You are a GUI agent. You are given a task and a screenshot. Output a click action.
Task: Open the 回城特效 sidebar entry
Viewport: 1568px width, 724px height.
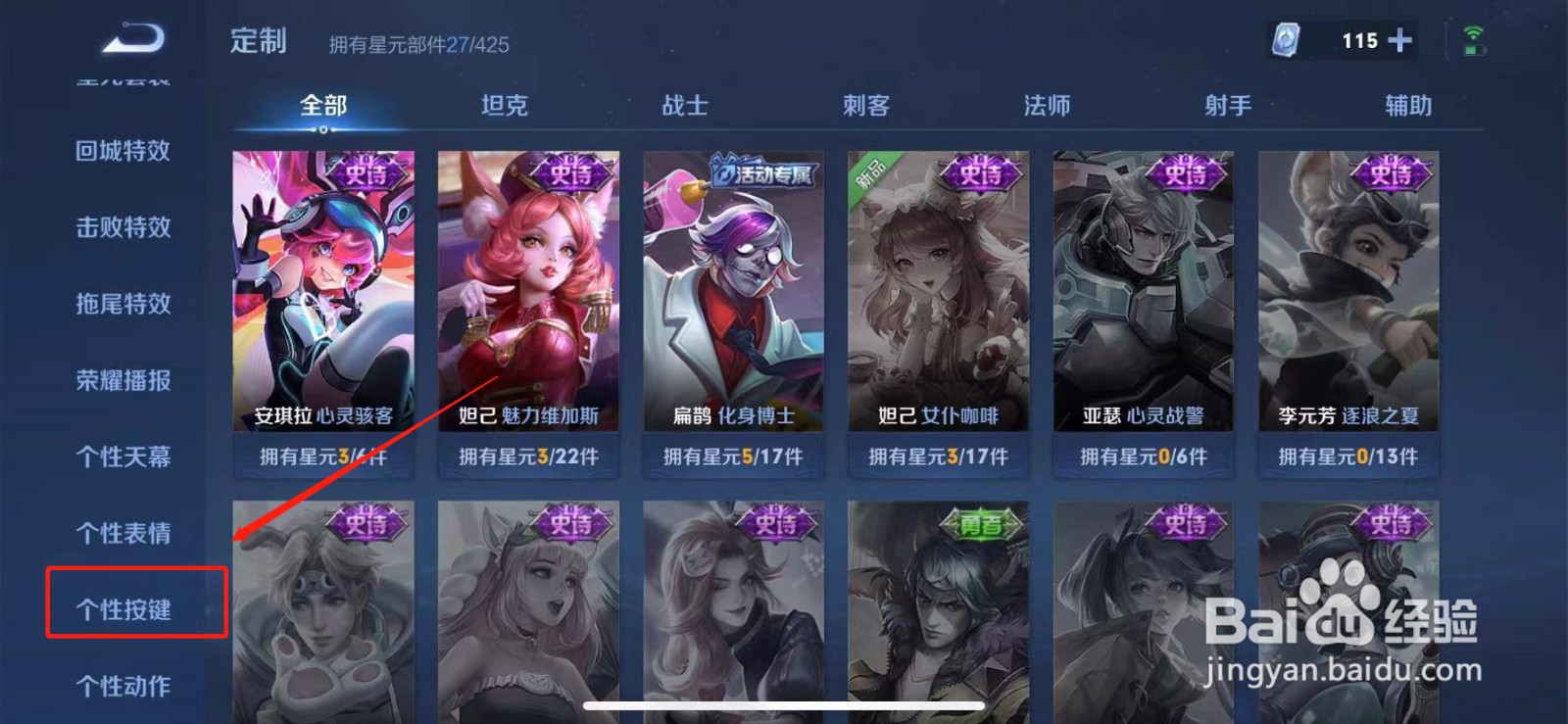click(x=122, y=152)
